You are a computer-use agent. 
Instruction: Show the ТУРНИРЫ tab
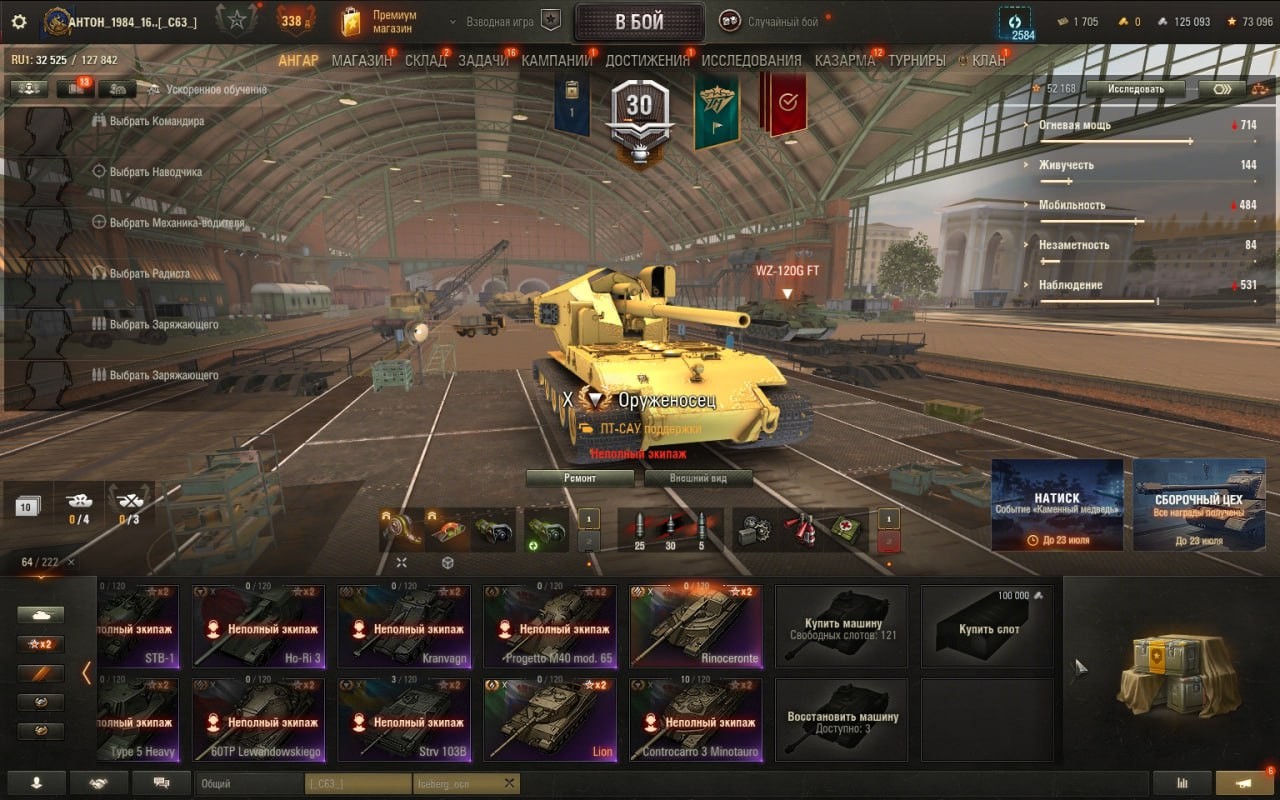pyautogui.click(x=916, y=60)
